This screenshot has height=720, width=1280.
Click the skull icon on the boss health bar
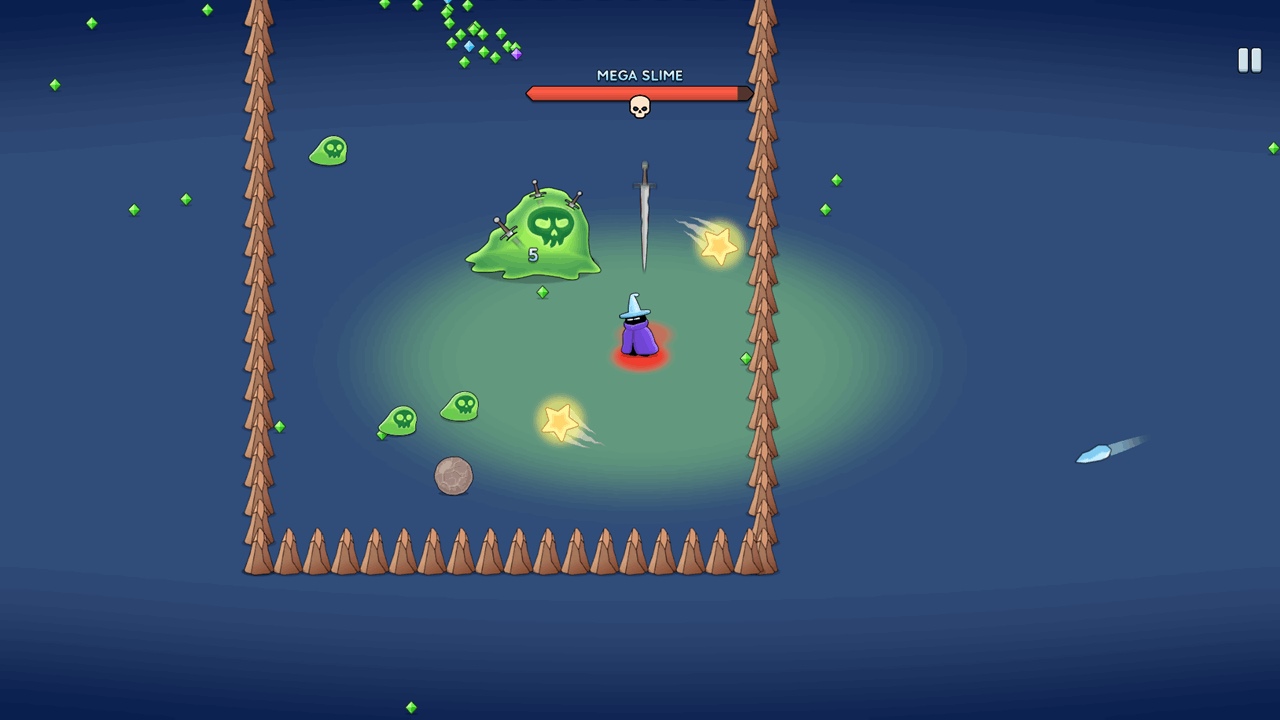pyautogui.click(x=640, y=106)
